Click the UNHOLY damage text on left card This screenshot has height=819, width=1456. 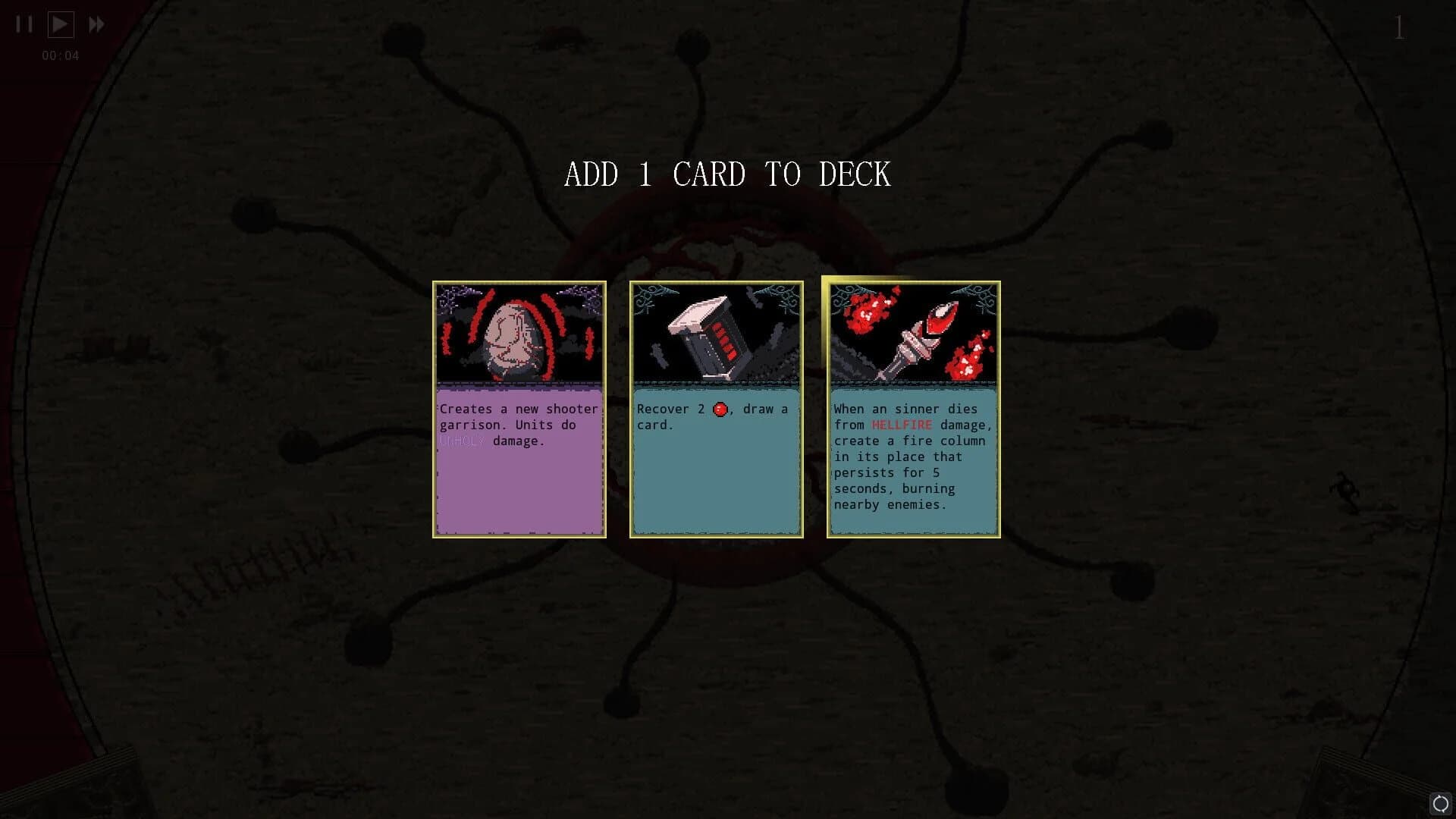464,441
